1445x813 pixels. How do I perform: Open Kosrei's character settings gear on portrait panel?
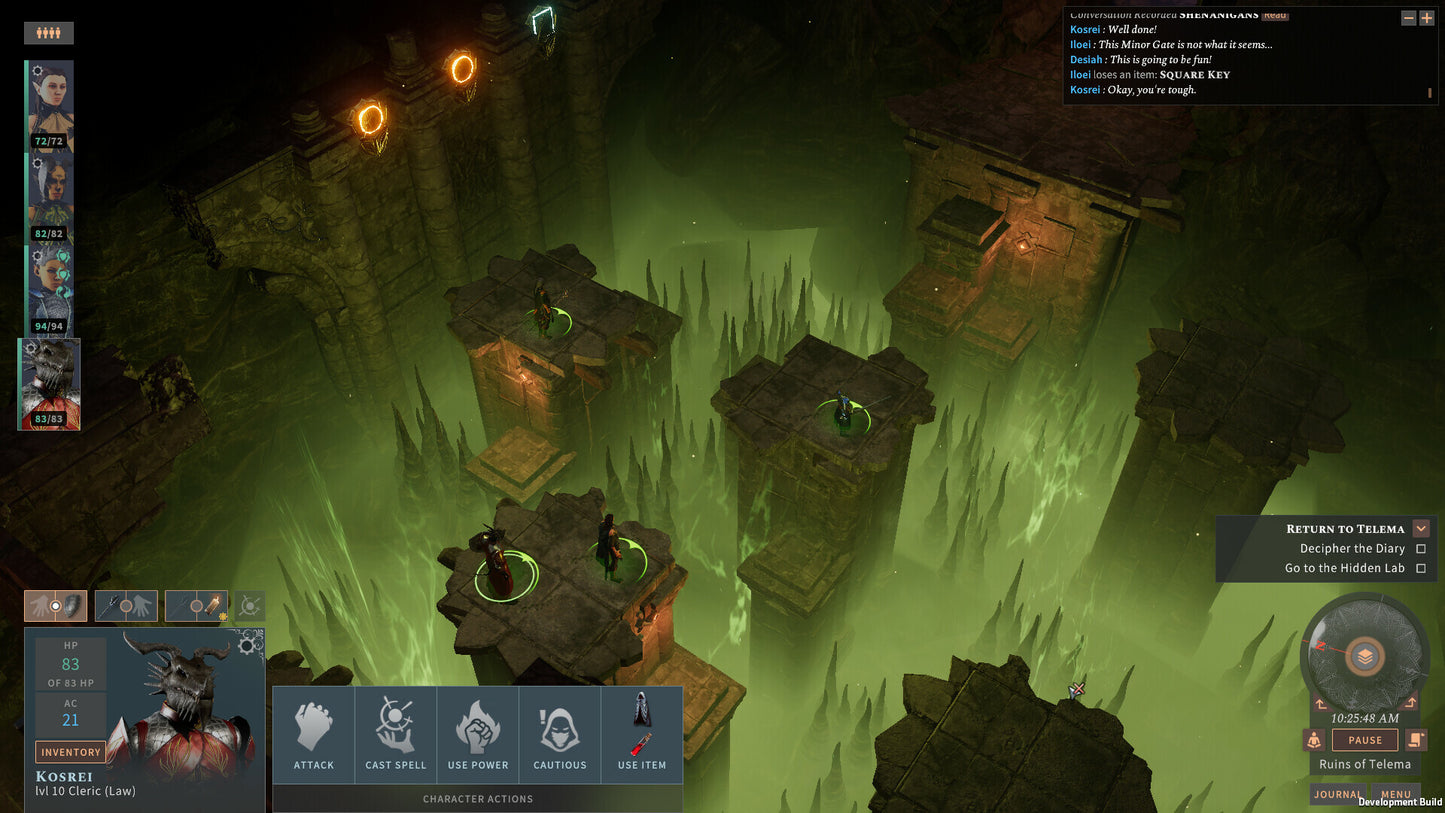246,648
